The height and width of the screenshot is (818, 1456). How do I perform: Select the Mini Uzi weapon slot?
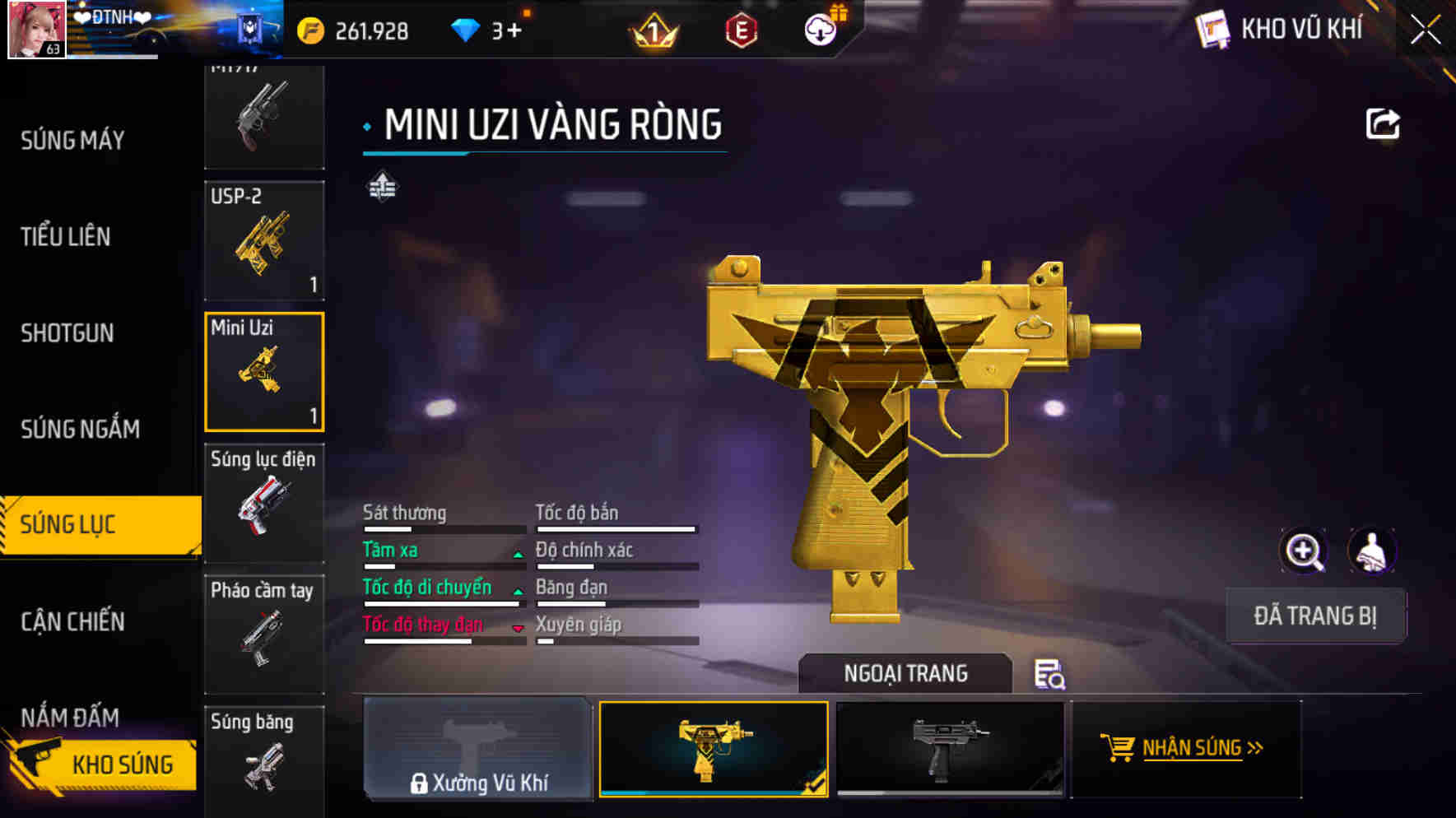click(264, 372)
